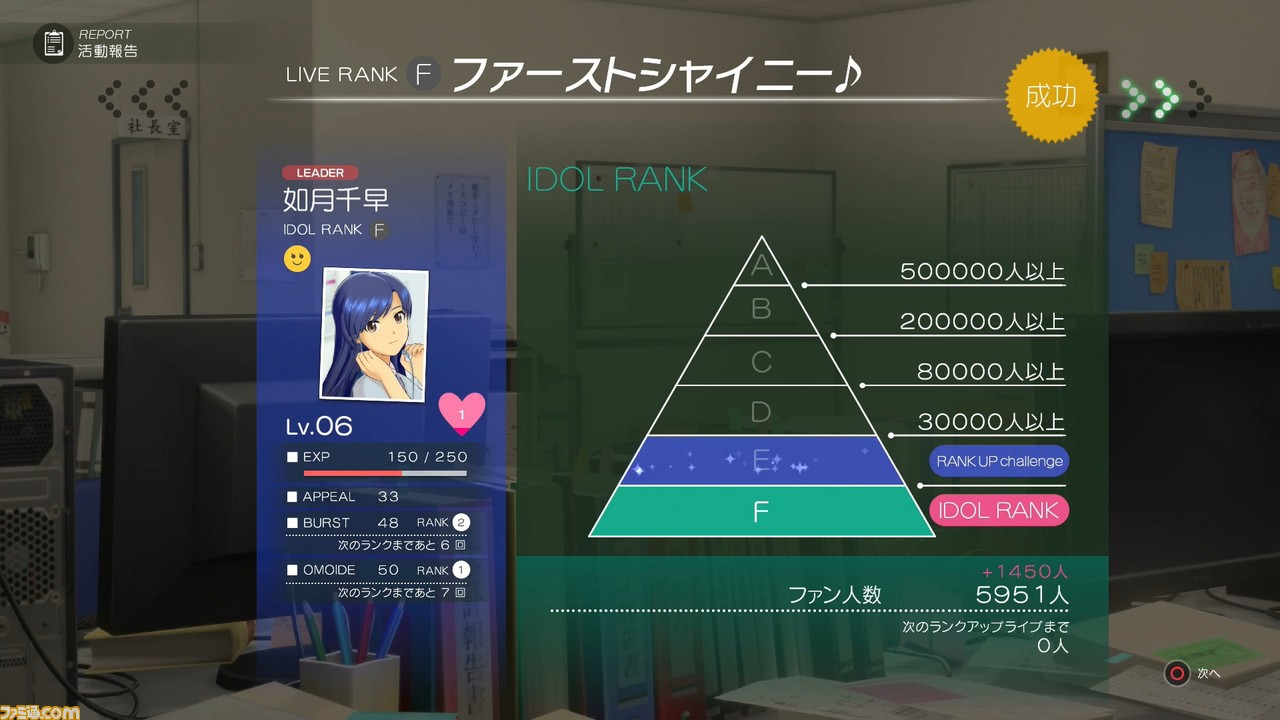Select rank A tier on the pyramid
Screen dimensions: 1280x720
click(x=762, y=265)
